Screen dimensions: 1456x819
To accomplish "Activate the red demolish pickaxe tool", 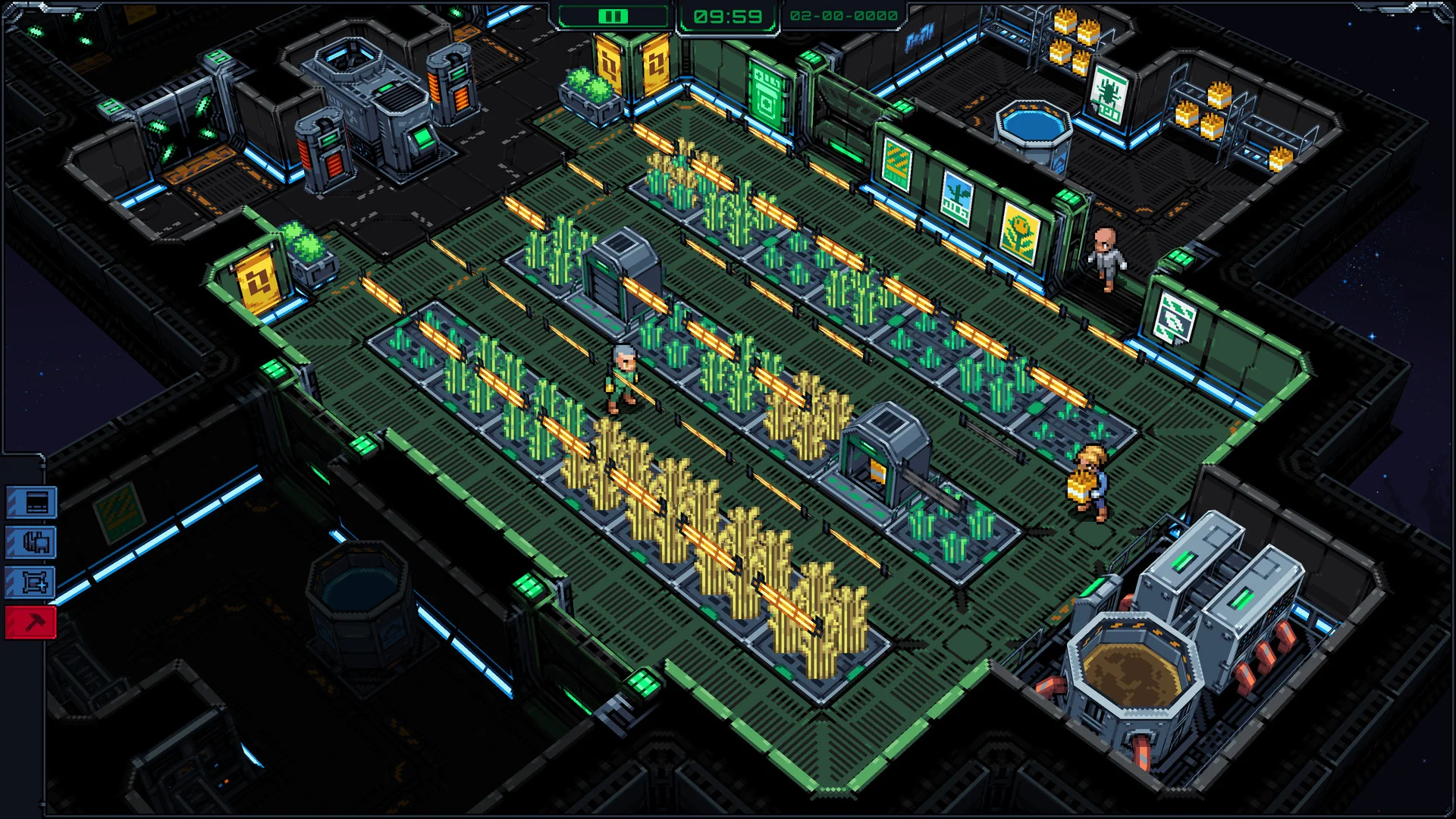I will [x=33, y=623].
